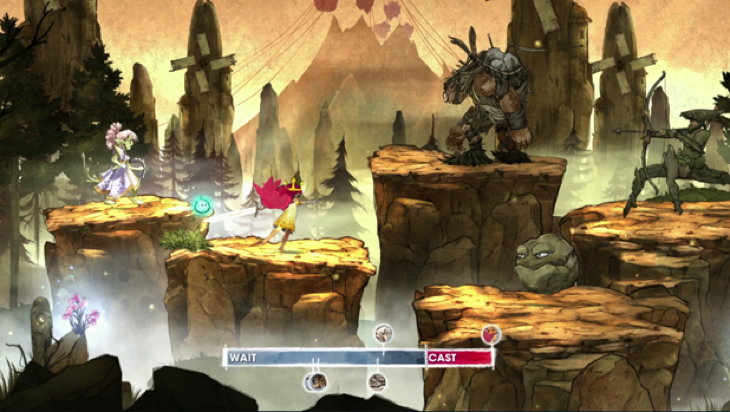This screenshot has height=412, width=730.
Task: Click the red CAST section of the timeline
Action: (459, 357)
